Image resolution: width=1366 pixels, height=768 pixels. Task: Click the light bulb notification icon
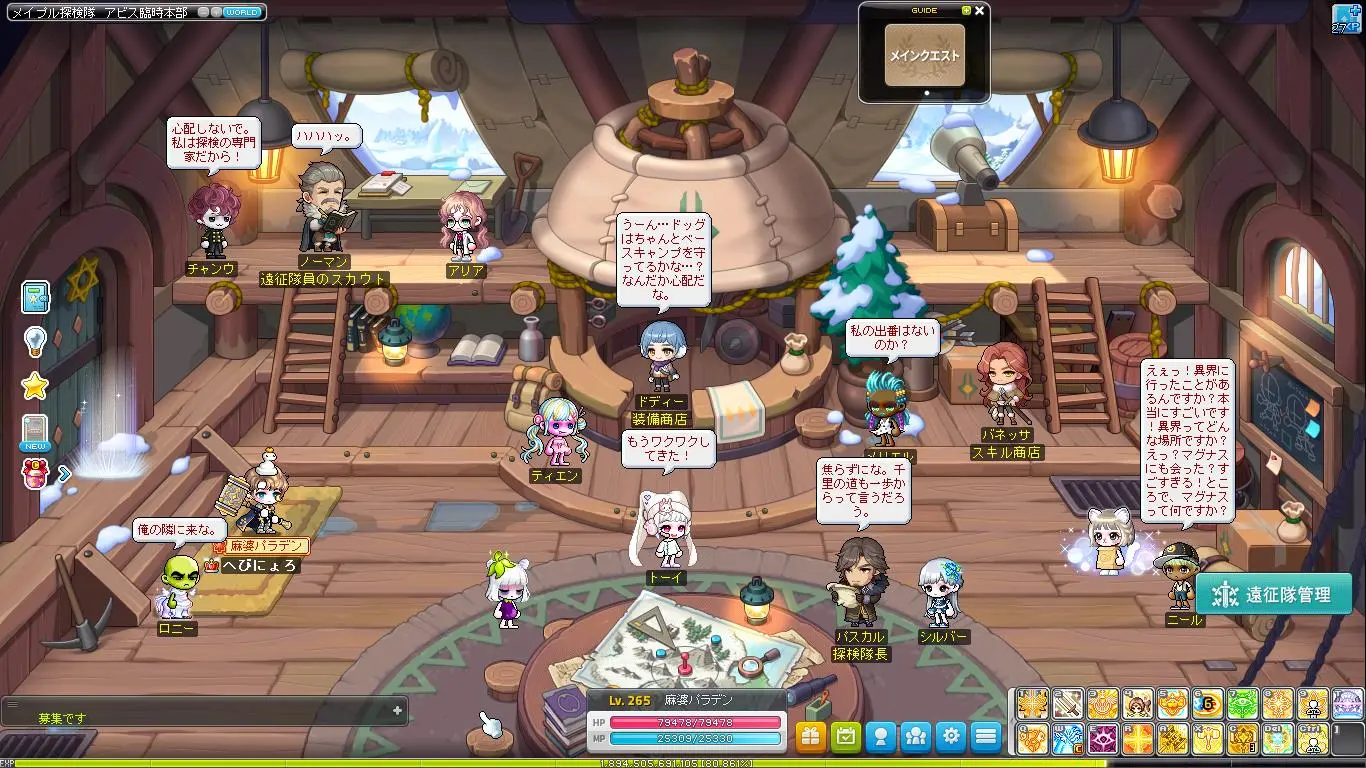36,342
